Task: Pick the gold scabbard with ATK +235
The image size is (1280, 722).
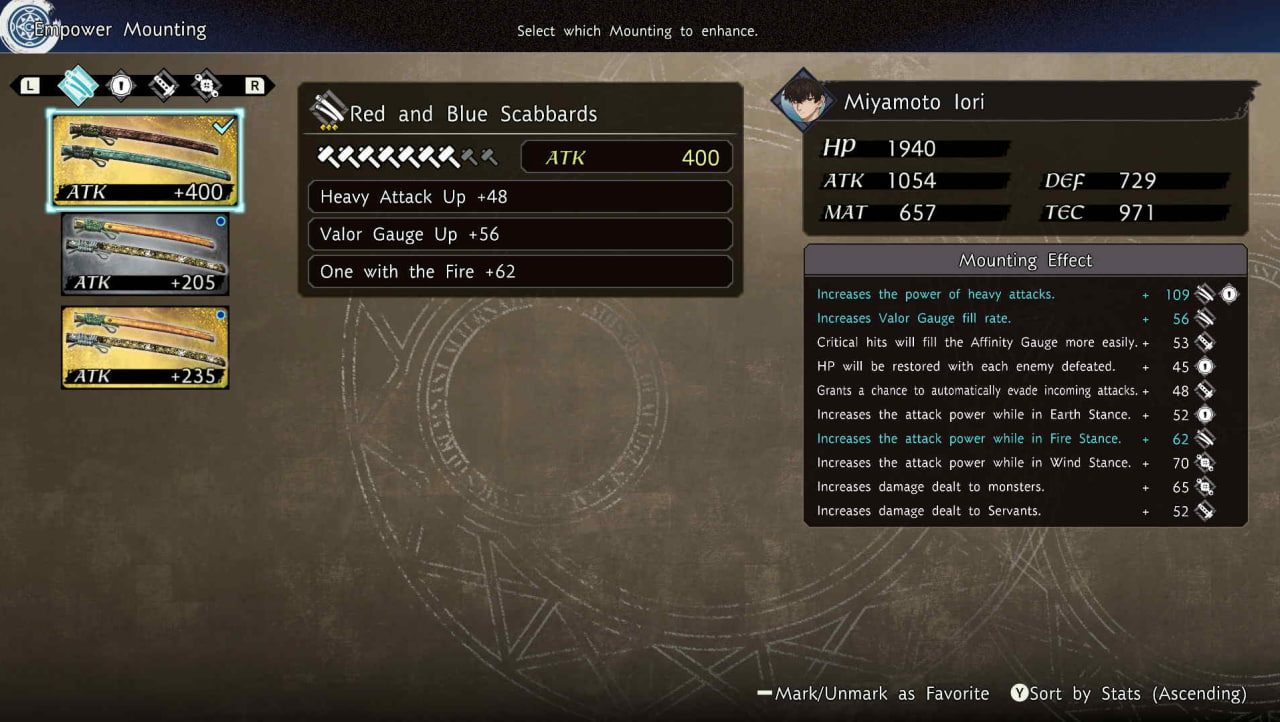Action: [145, 346]
